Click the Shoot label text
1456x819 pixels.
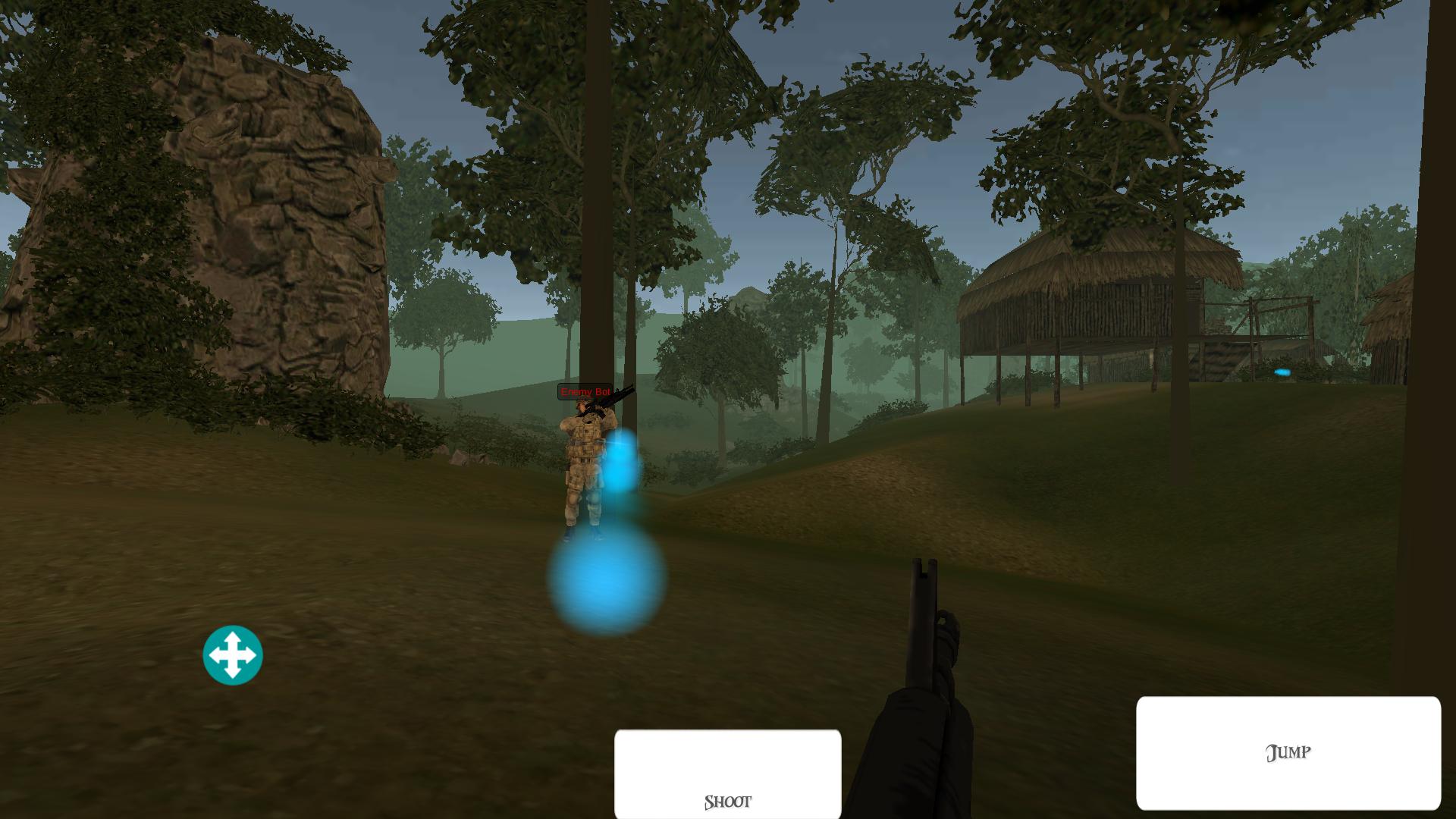click(x=727, y=800)
